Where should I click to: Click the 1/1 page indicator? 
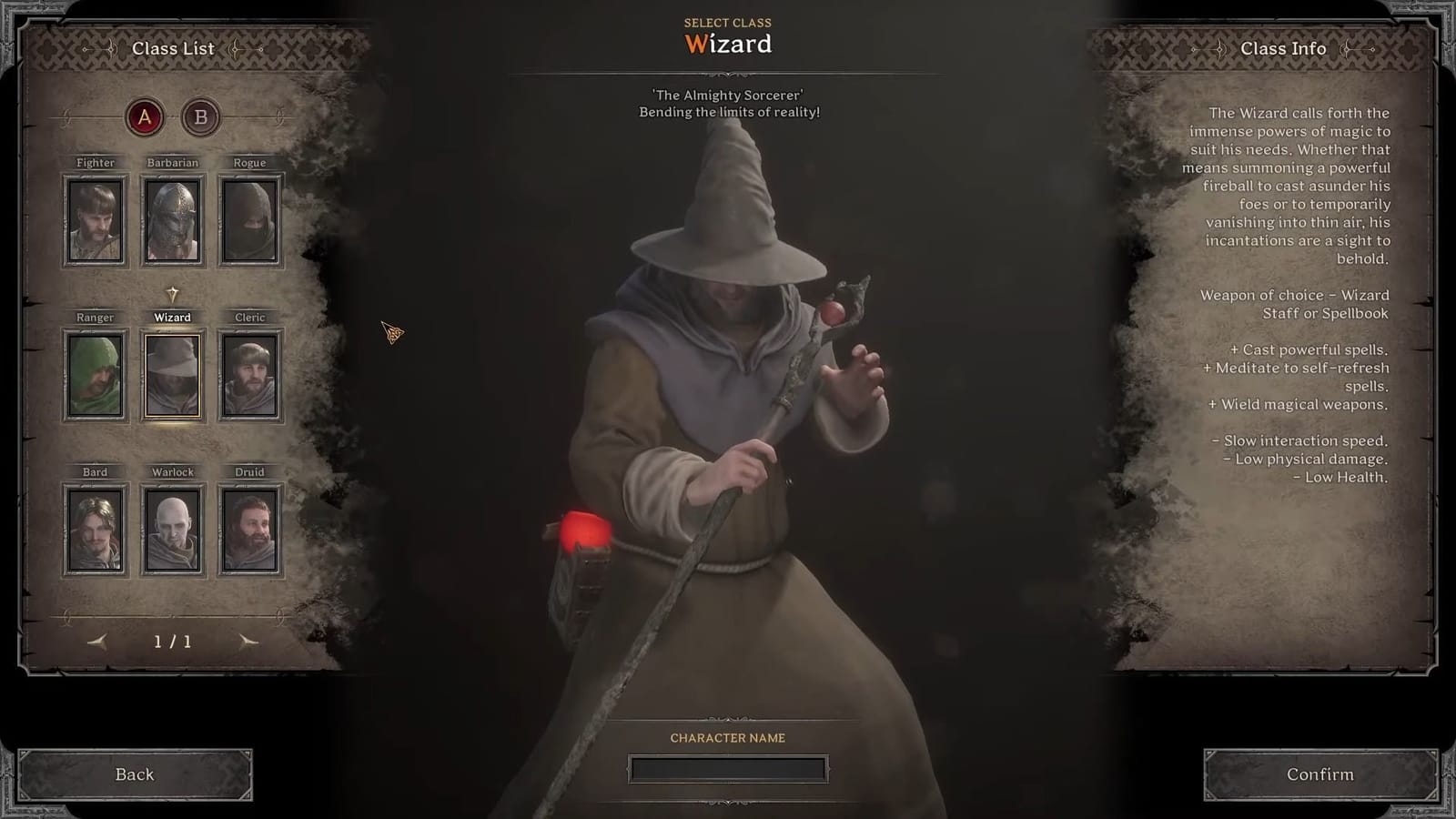click(x=173, y=642)
